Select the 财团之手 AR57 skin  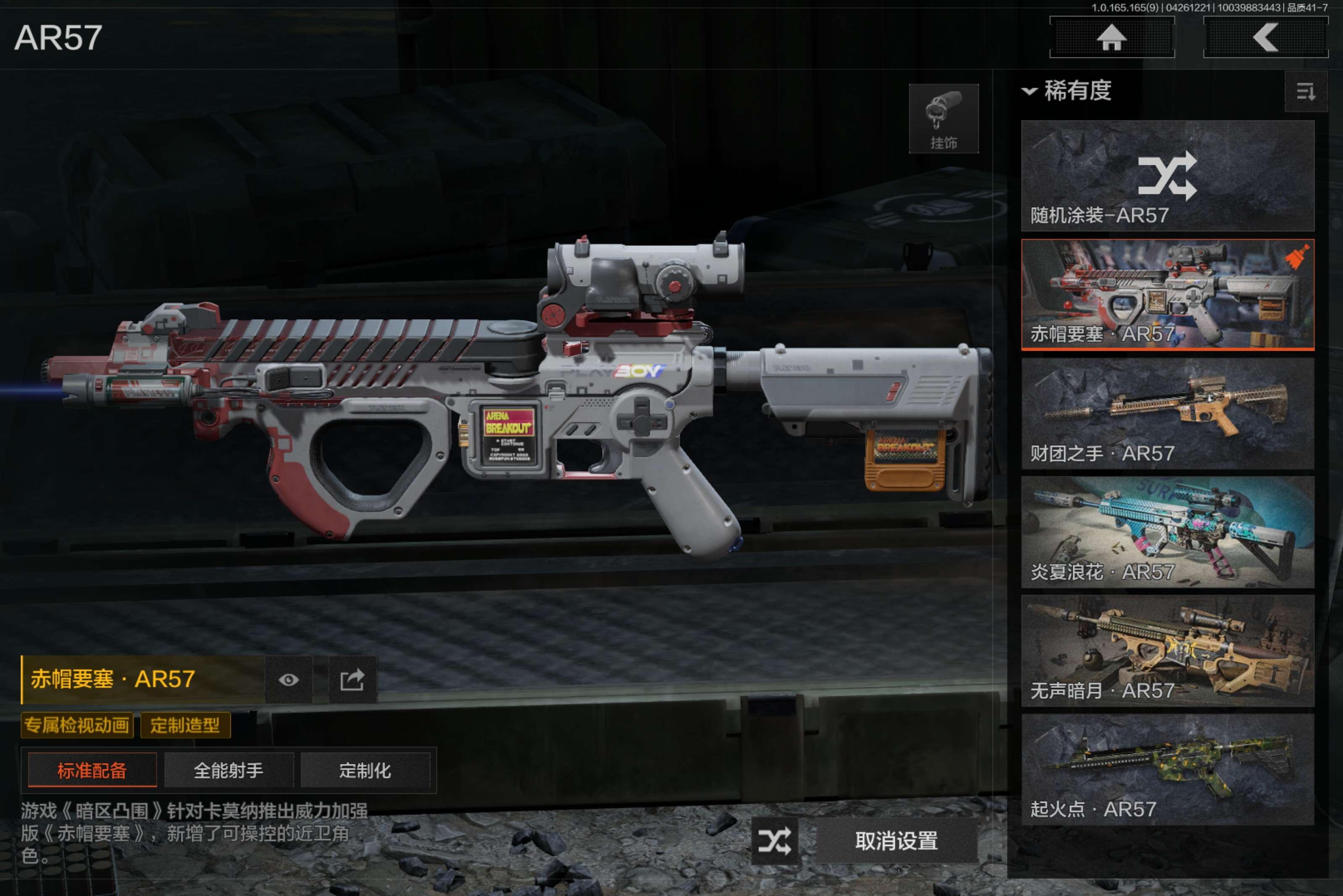[1167, 413]
